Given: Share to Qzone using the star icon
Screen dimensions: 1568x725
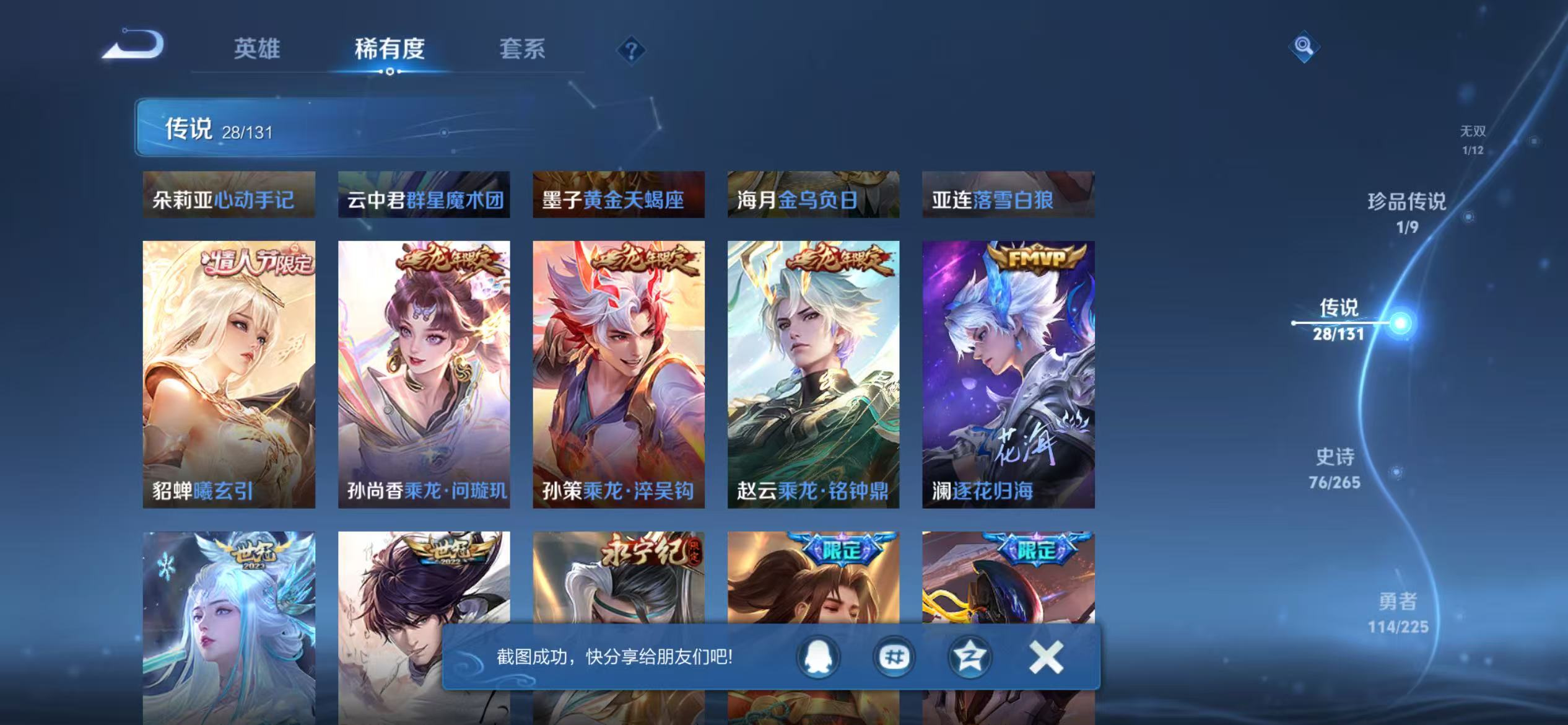Looking at the screenshot, I should [969, 657].
